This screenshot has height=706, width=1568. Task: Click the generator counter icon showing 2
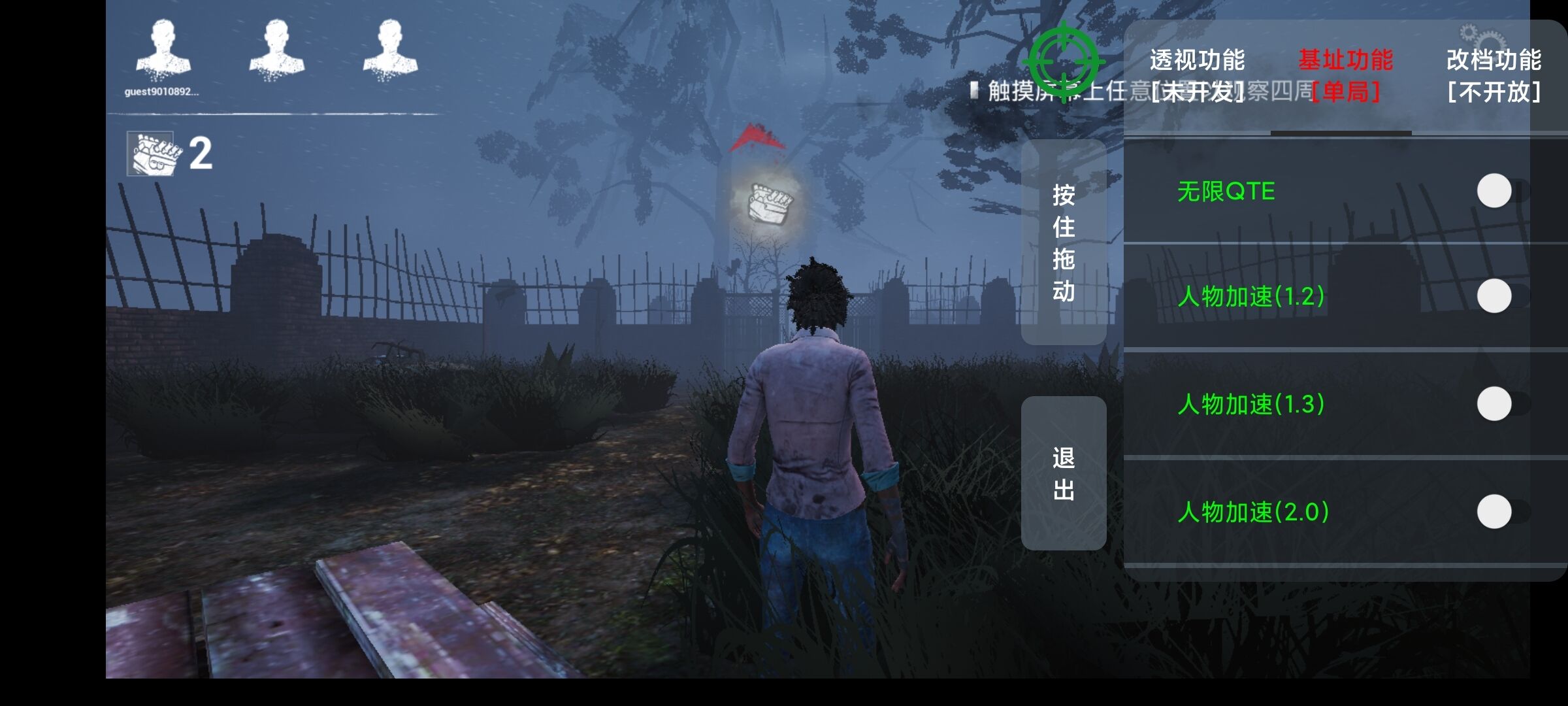[x=152, y=155]
